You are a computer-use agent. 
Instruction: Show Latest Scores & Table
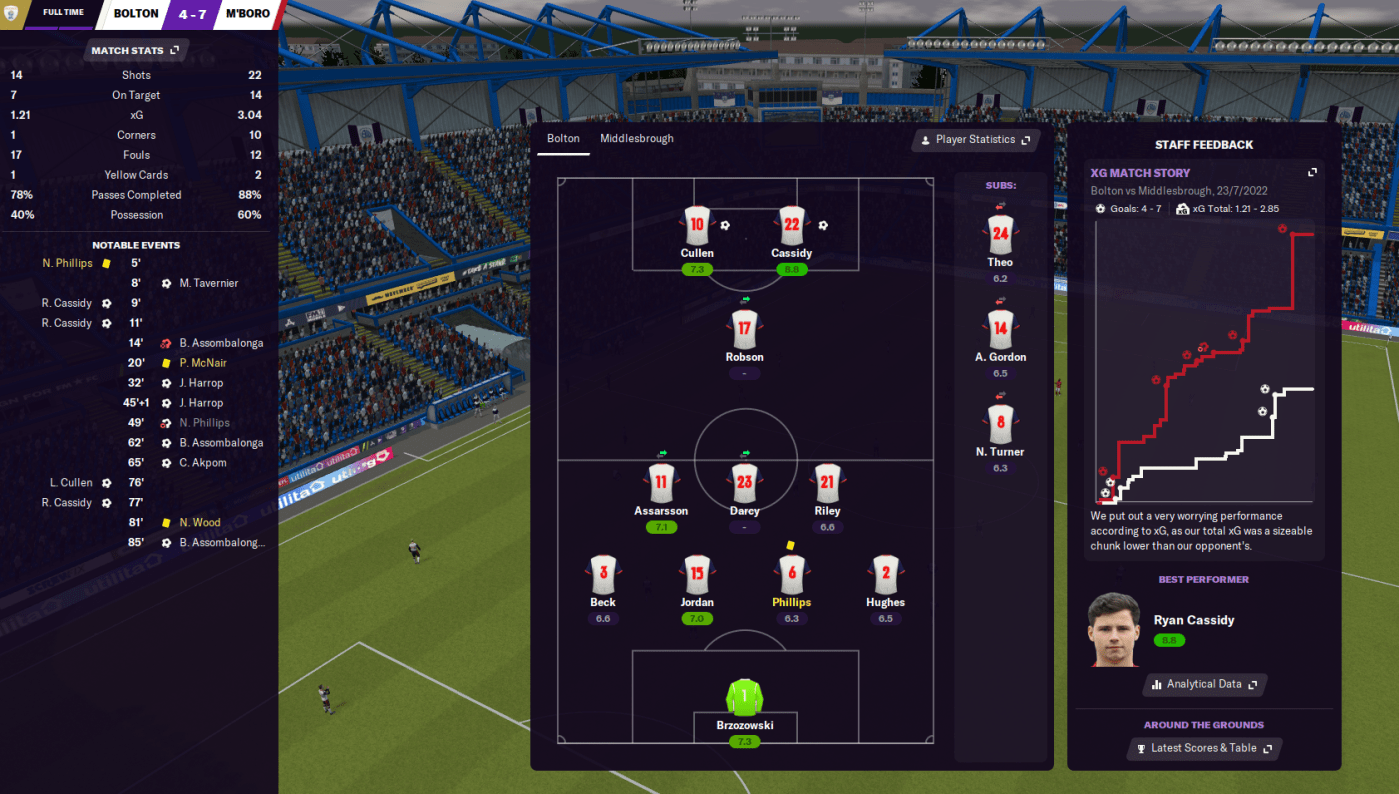[1204, 748]
